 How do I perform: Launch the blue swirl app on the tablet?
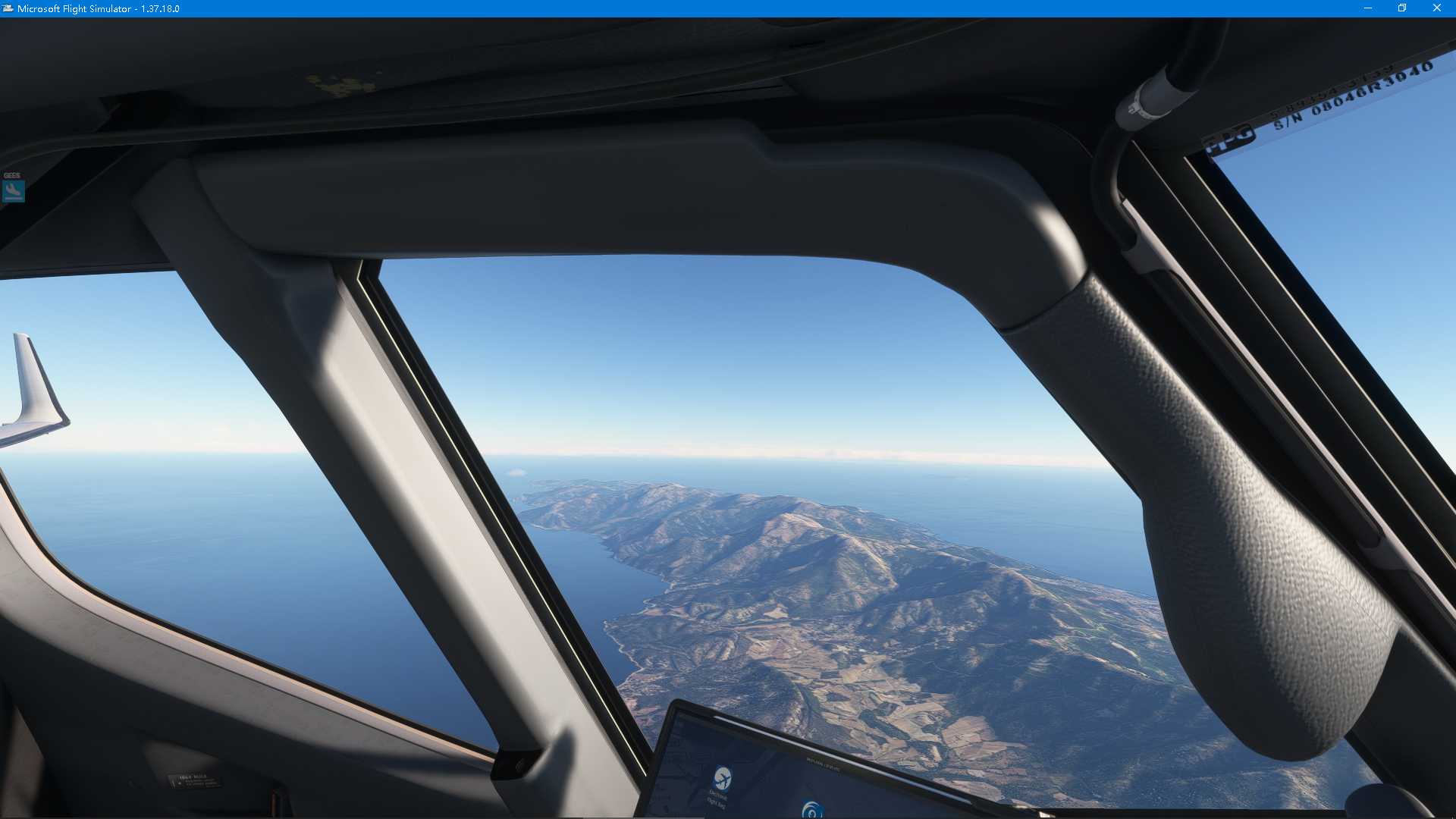pyautogui.click(x=813, y=810)
